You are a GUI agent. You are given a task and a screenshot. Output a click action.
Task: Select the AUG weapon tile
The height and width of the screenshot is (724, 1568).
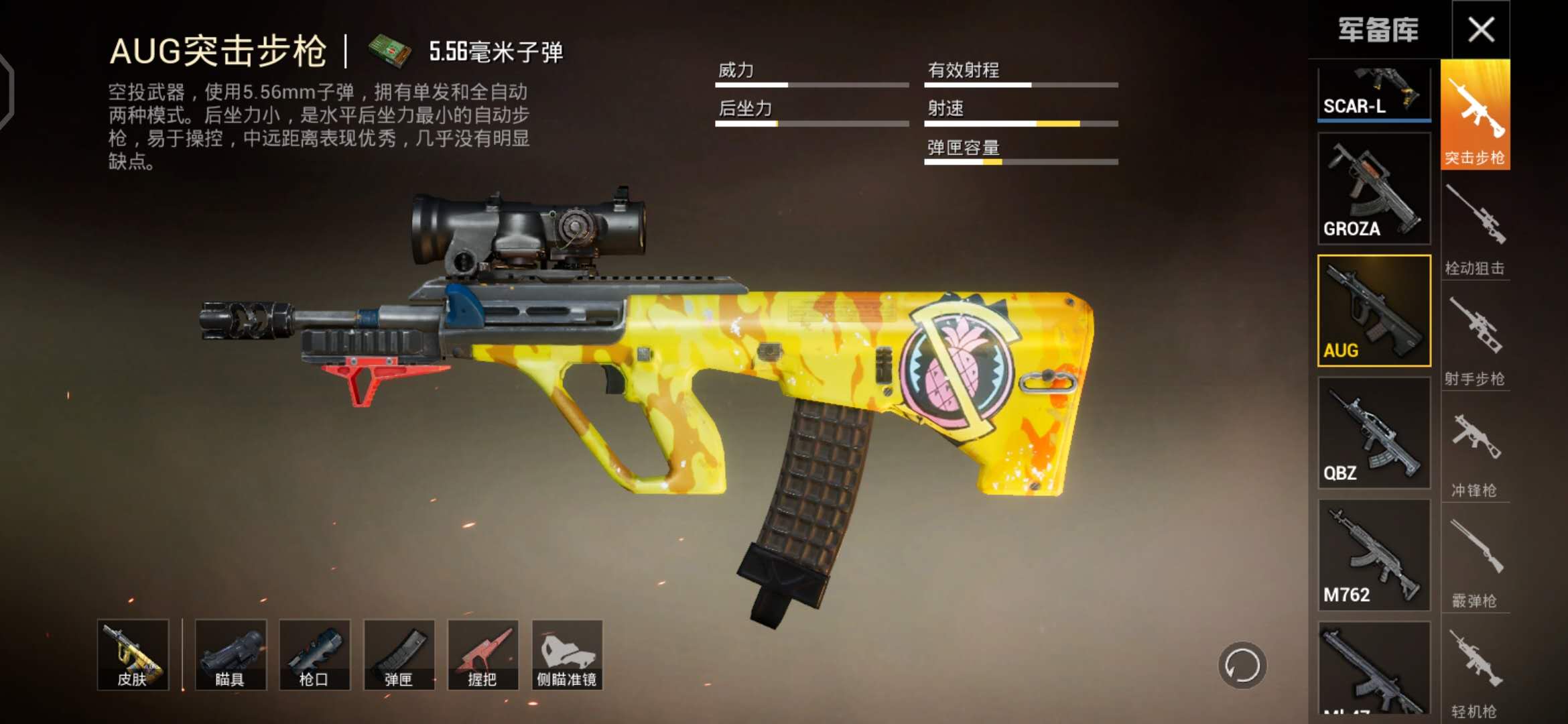point(1374,310)
